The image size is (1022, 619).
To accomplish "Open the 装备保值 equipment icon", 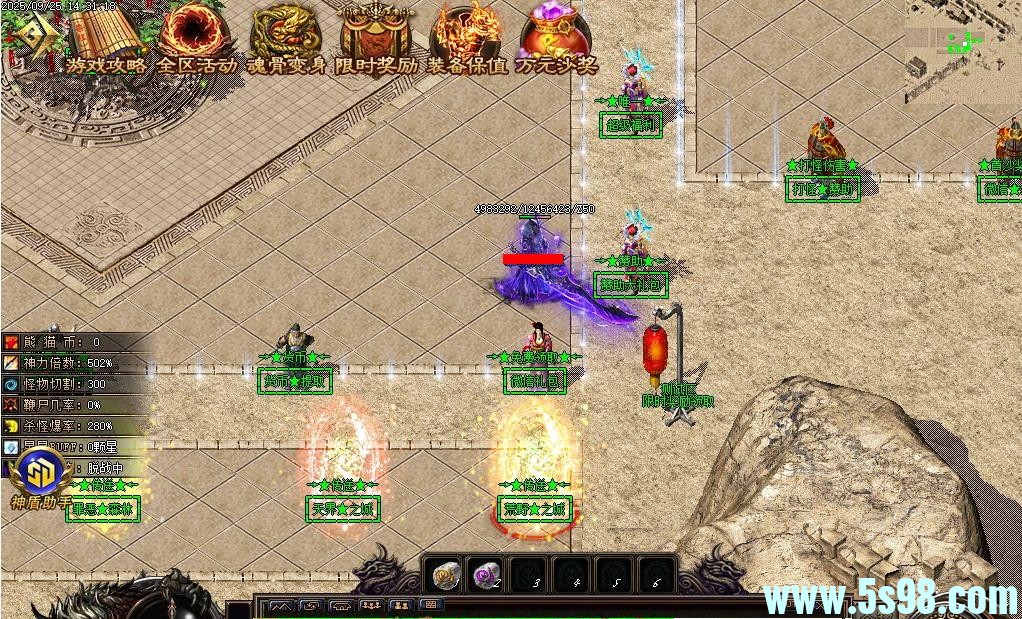I will 466,36.
